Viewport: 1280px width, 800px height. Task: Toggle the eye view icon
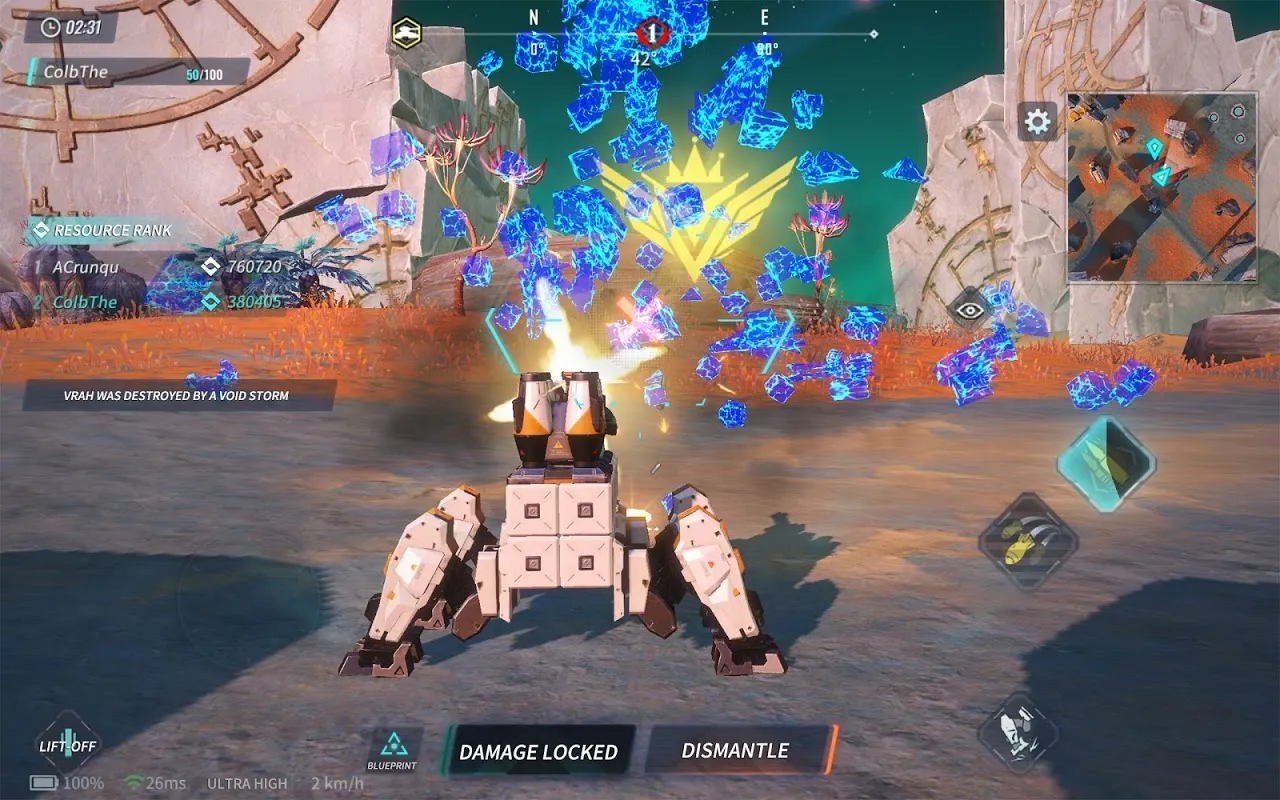pos(968,309)
